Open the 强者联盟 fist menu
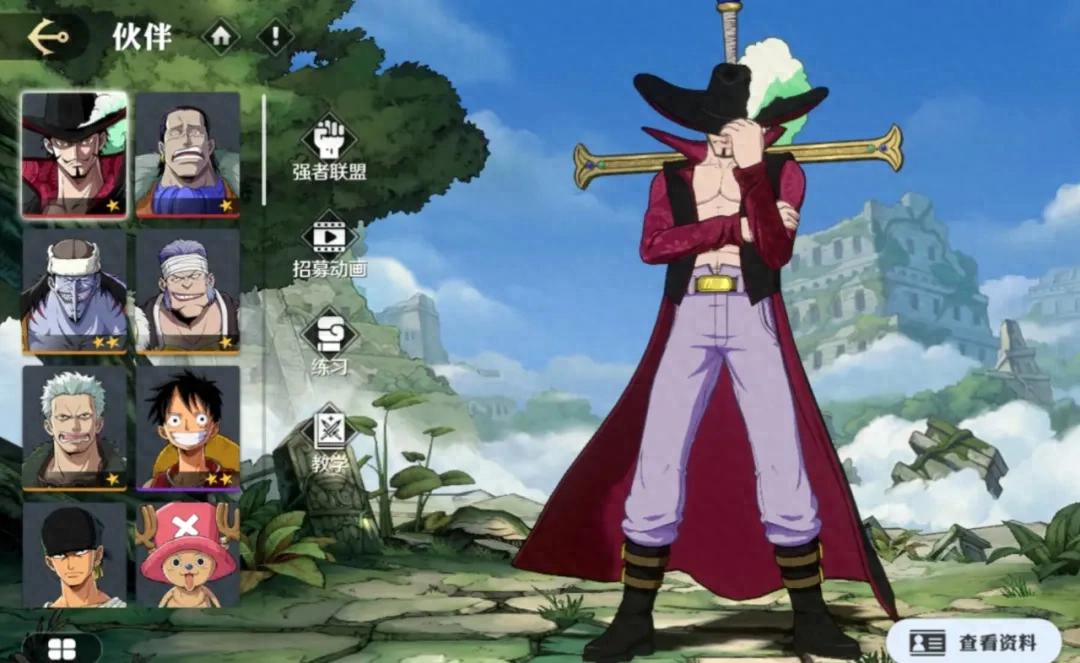The height and width of the screenshot is (663, 1080). [329, 147]
